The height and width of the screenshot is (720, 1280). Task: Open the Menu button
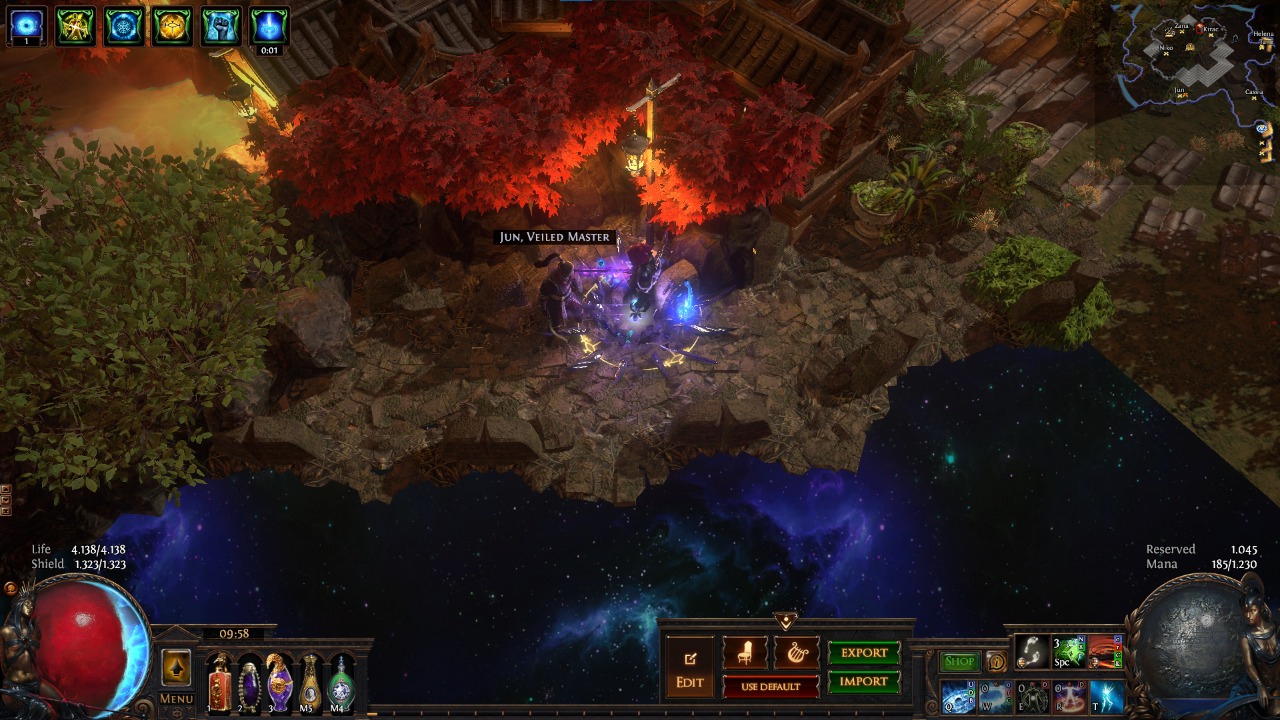tap(176, 699)
